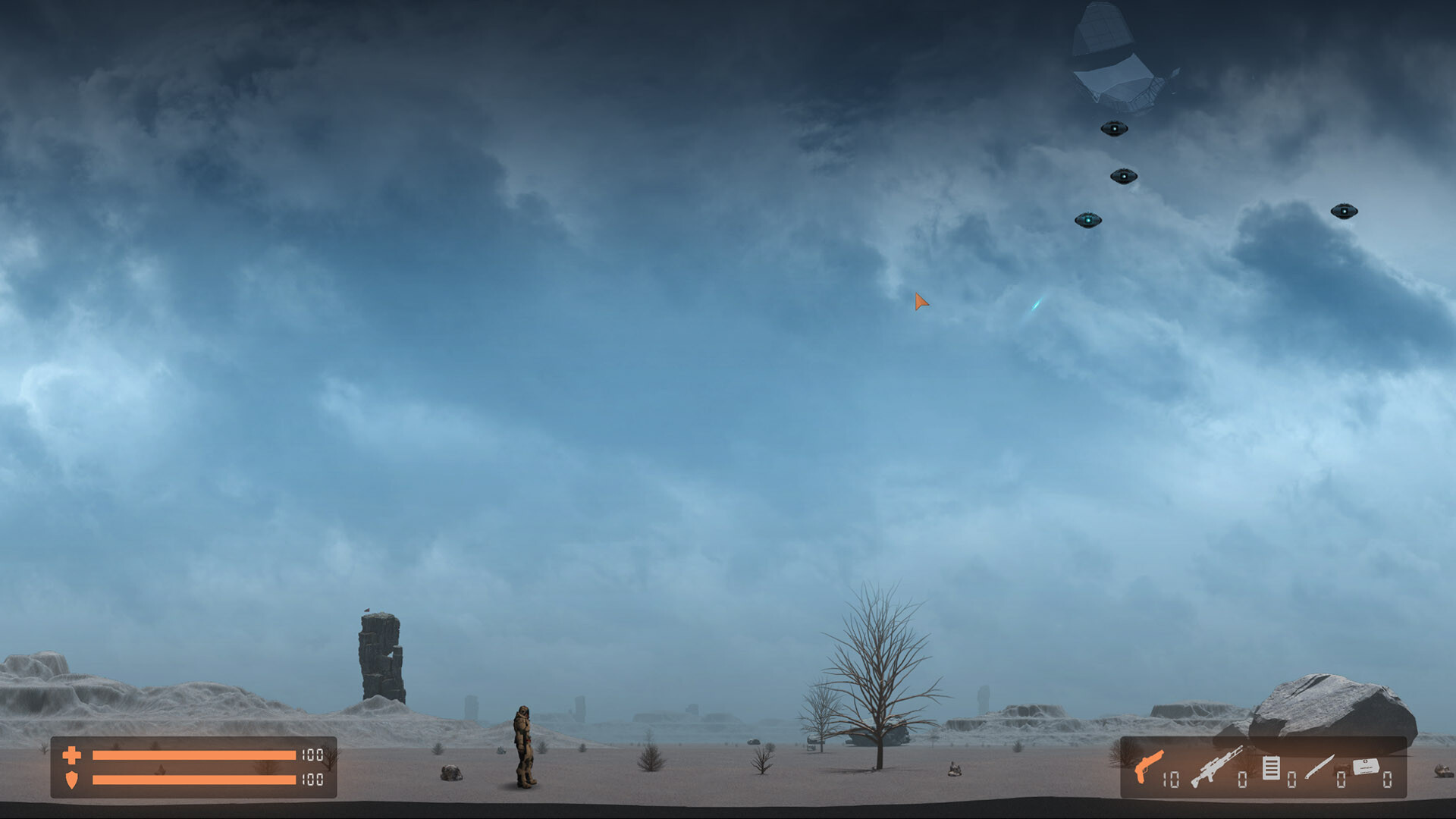Click the armor shield icon
Screen dimensions: 1456x819
pos(72,780)
